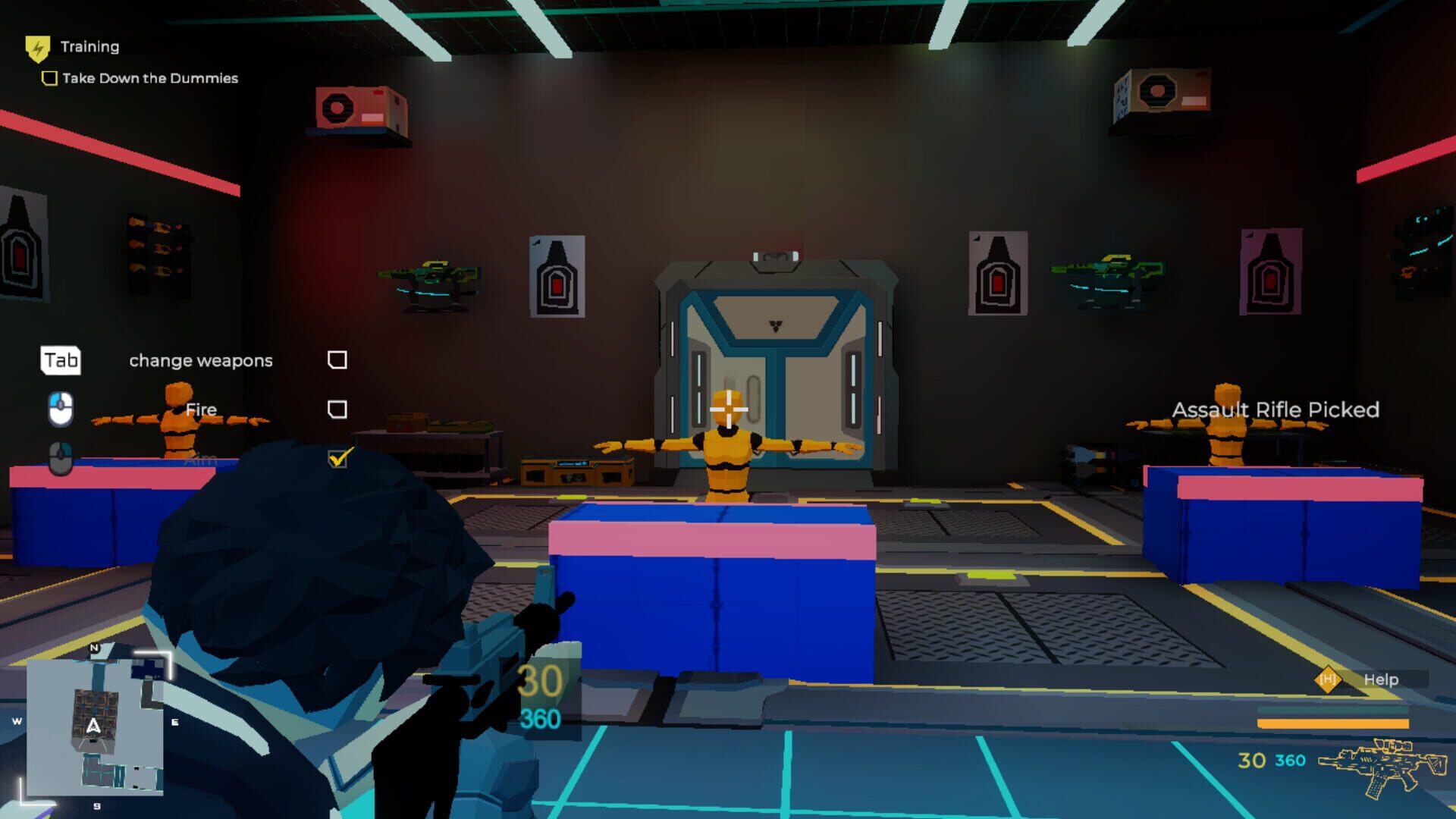Check the Take Down the Dummies objective box
This screenshot has width=1456, height=819.
point(49,77)
